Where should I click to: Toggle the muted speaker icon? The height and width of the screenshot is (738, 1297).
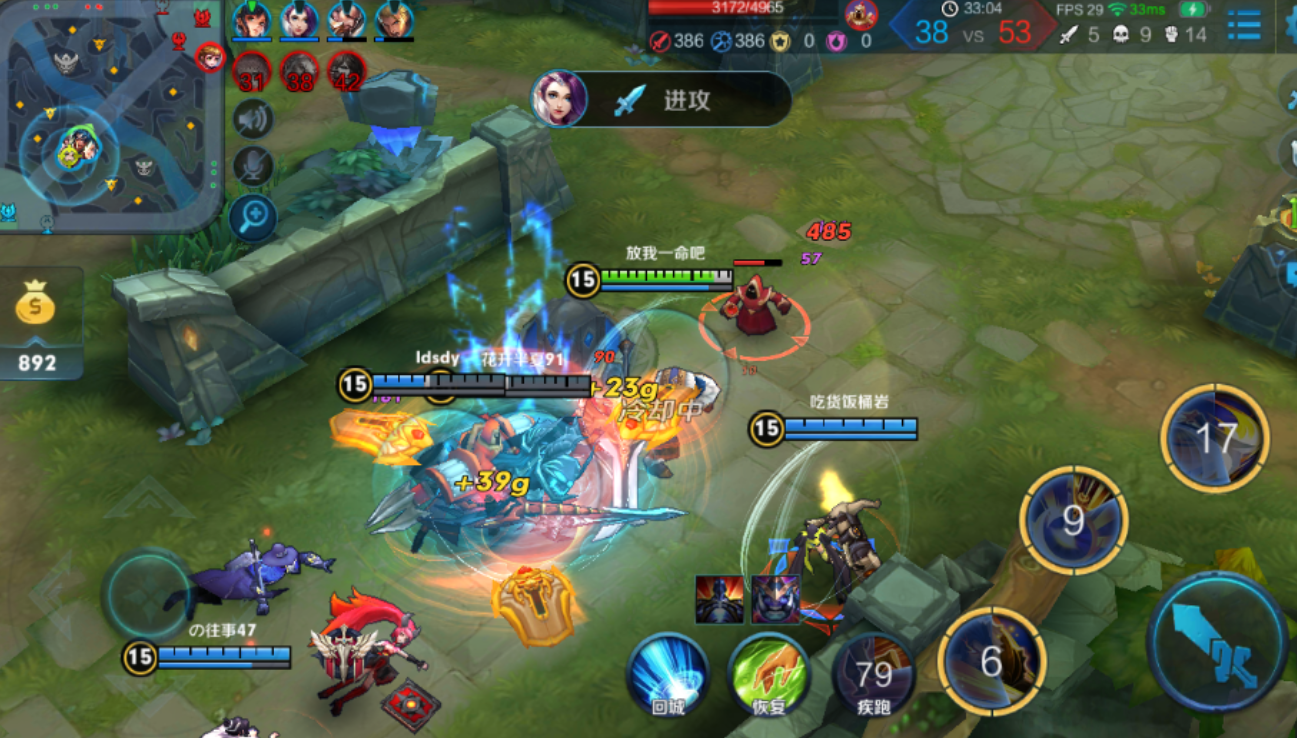pyautogui.click(x=254, y=120)
